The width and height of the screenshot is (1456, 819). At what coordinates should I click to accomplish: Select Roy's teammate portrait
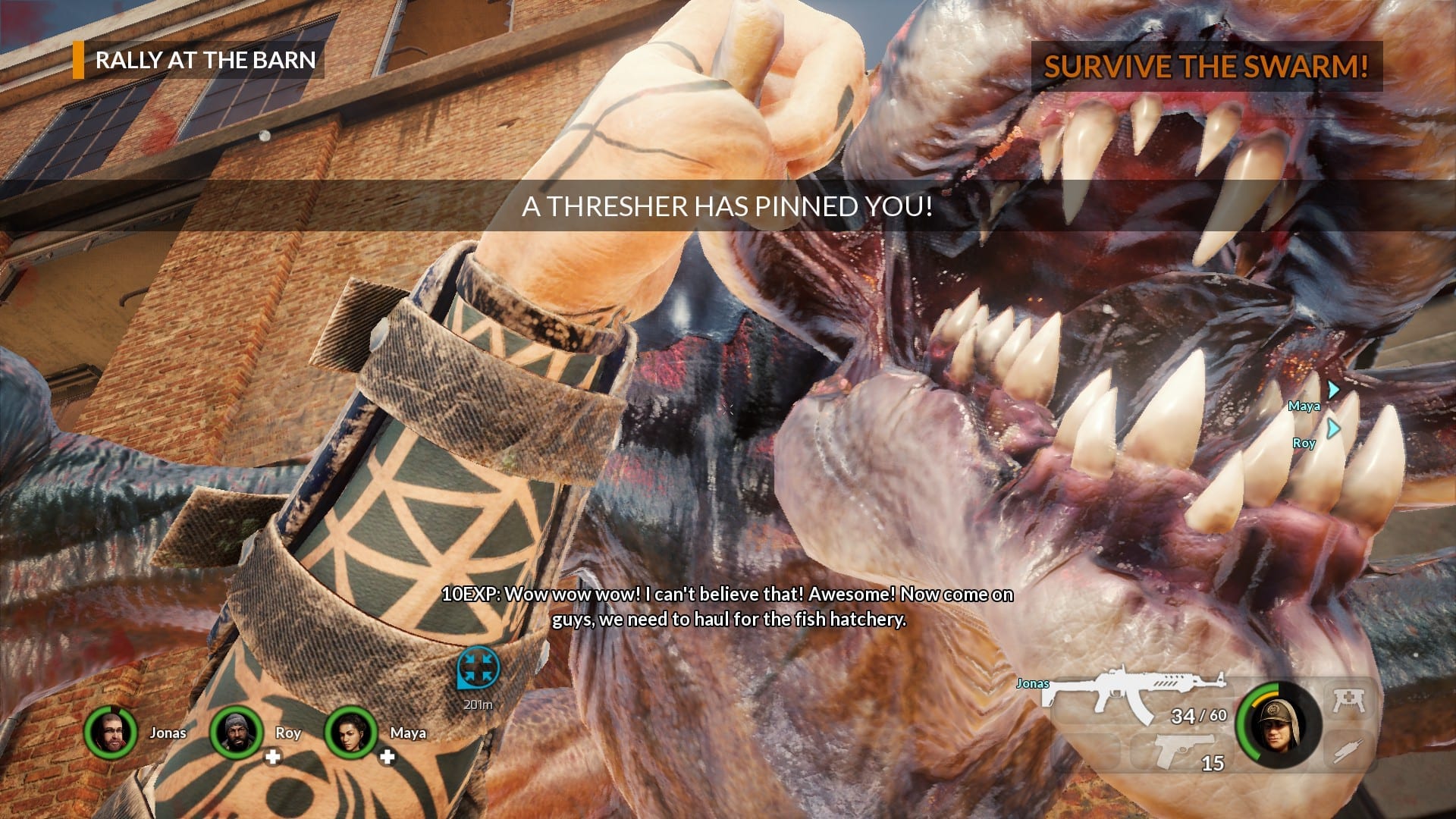pyautogui.click(x=237, y=733)
